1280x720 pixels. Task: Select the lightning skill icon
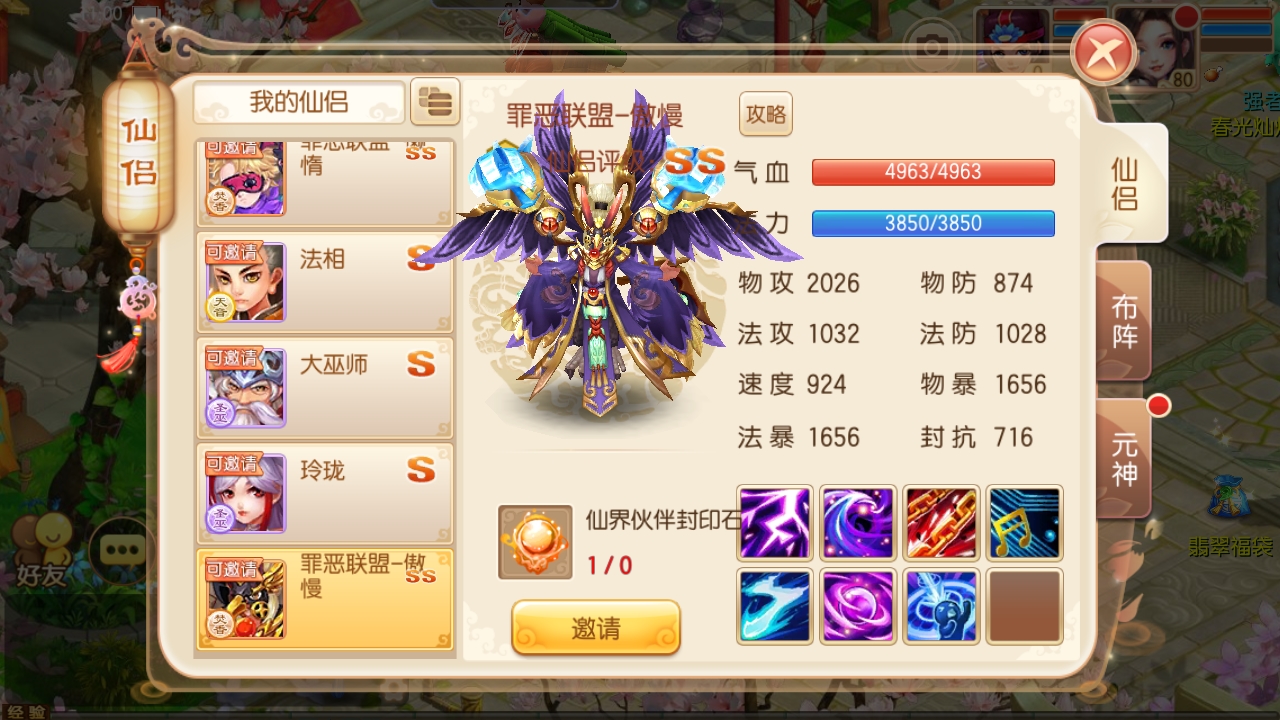pyautogui.click(x=774, y=522)
